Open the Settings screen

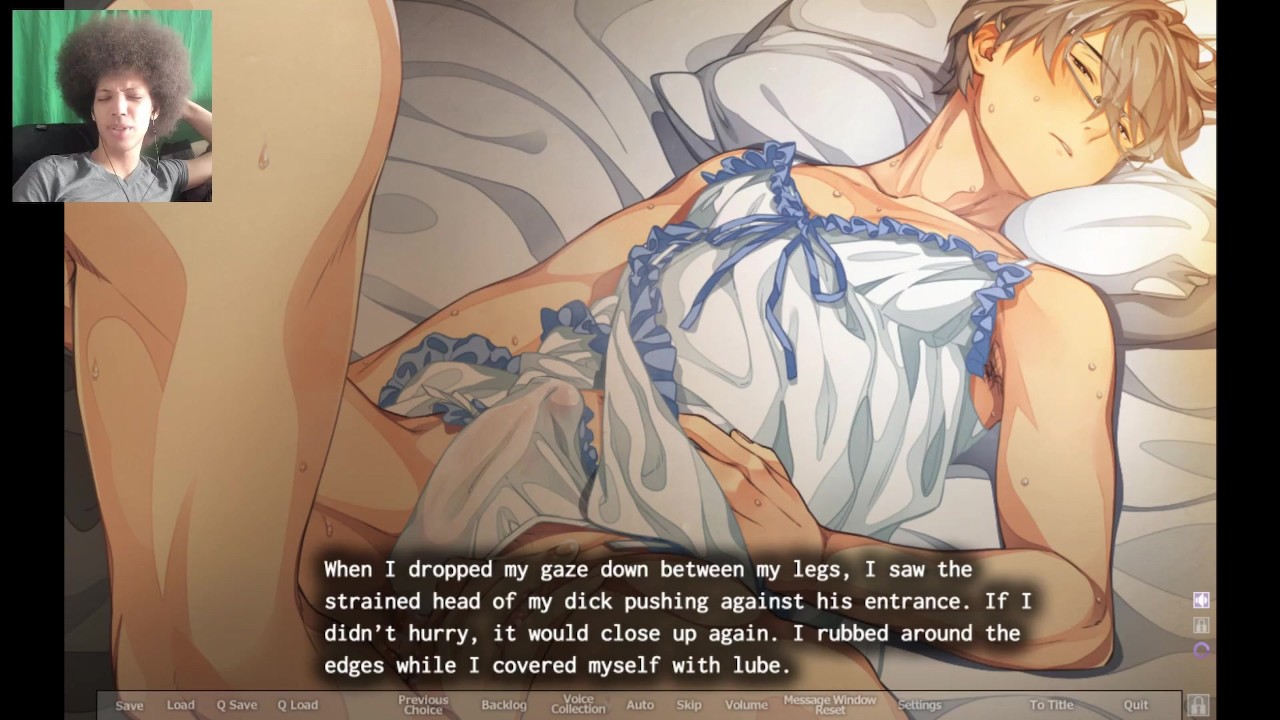click(x=919, y=705)
